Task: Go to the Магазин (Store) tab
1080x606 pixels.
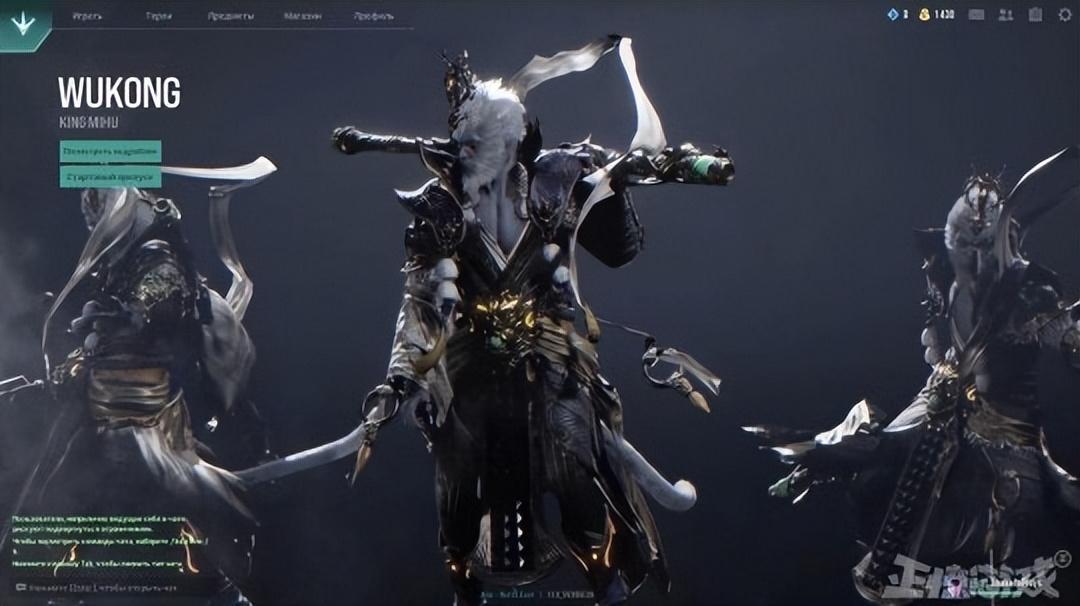Action: tap(302, 16)
